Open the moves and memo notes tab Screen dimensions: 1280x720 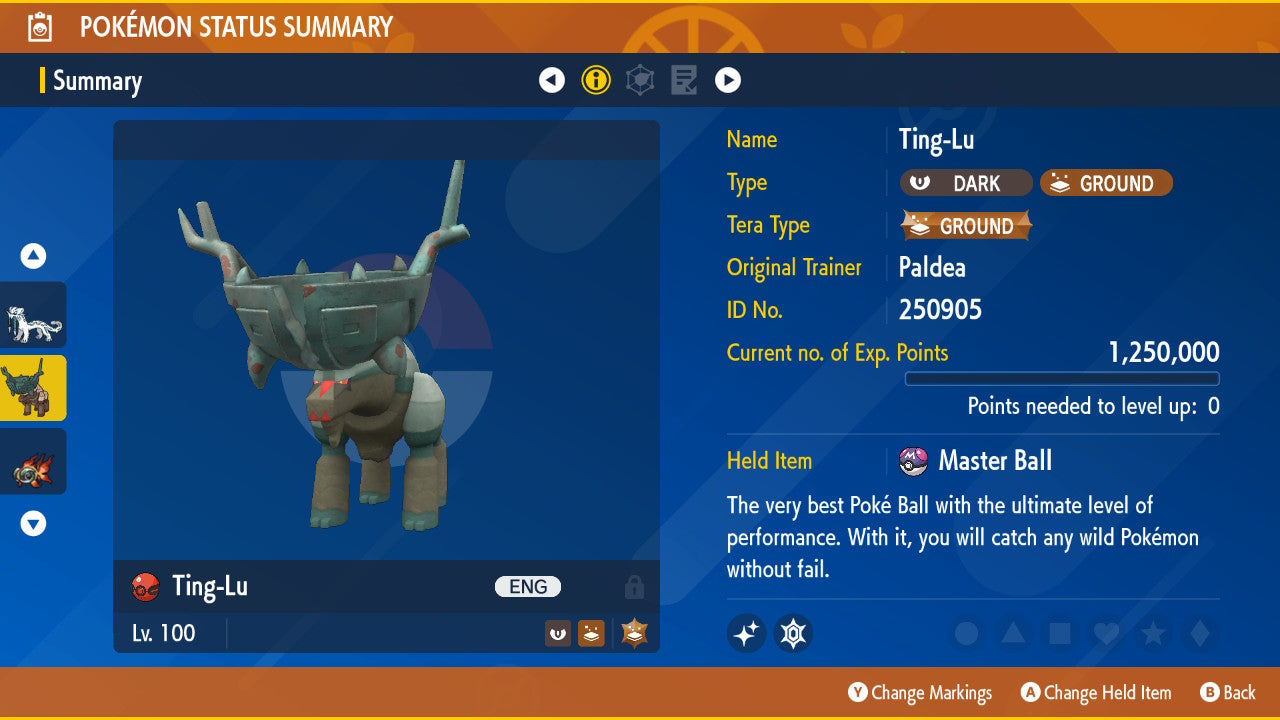pos(684,80)
